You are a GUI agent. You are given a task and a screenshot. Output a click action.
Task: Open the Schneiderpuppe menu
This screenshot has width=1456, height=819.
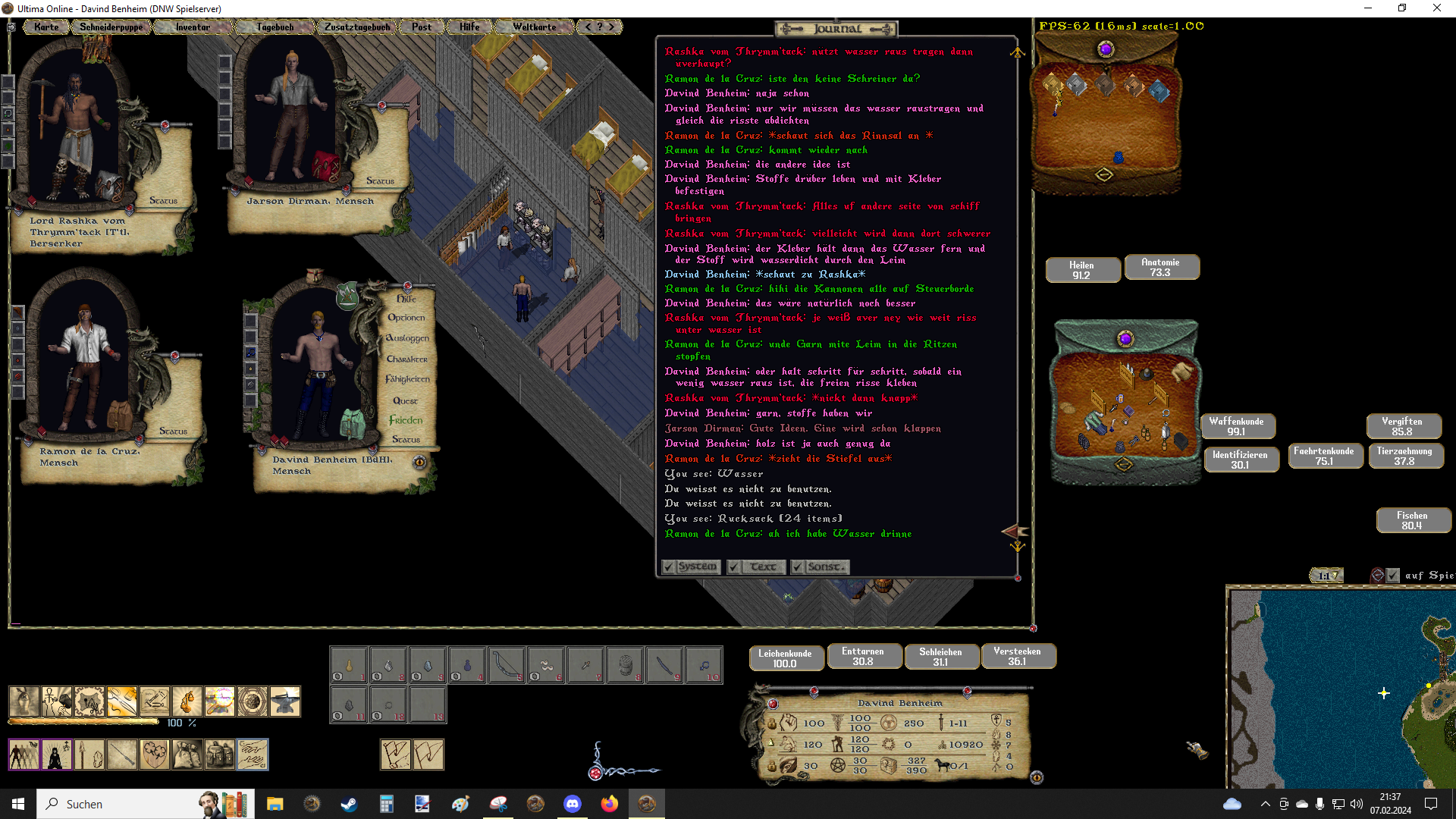111,27
